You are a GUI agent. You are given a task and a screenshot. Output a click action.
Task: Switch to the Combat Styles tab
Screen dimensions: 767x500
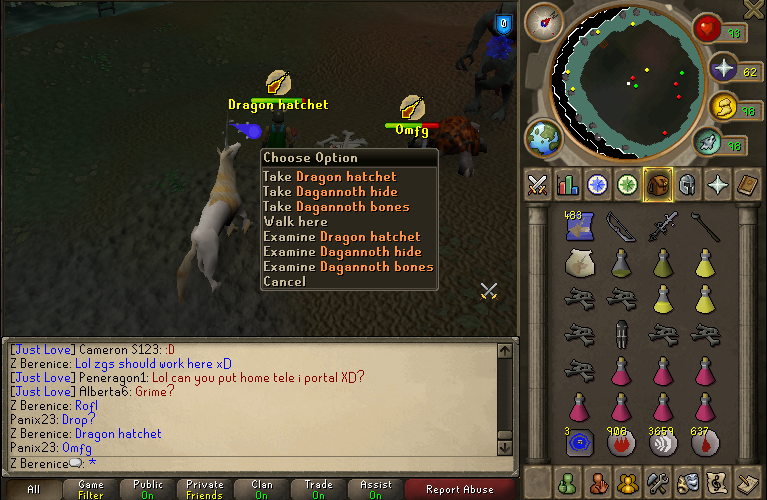click(x=538, y=185)
